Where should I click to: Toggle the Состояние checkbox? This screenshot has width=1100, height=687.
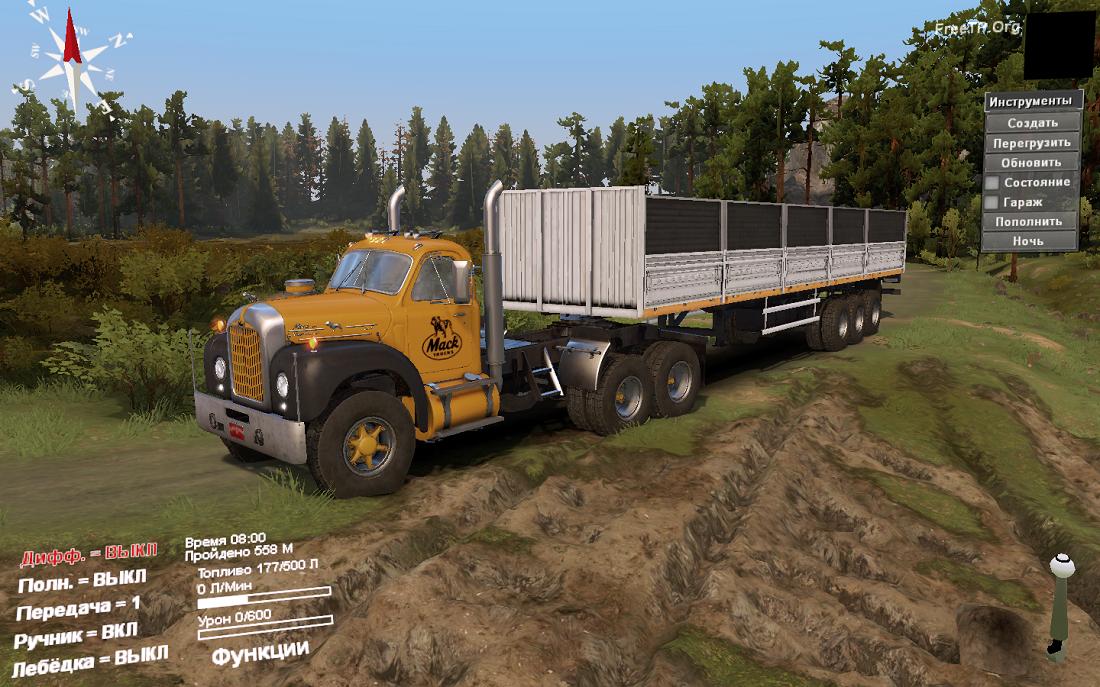tap(992, 183)
